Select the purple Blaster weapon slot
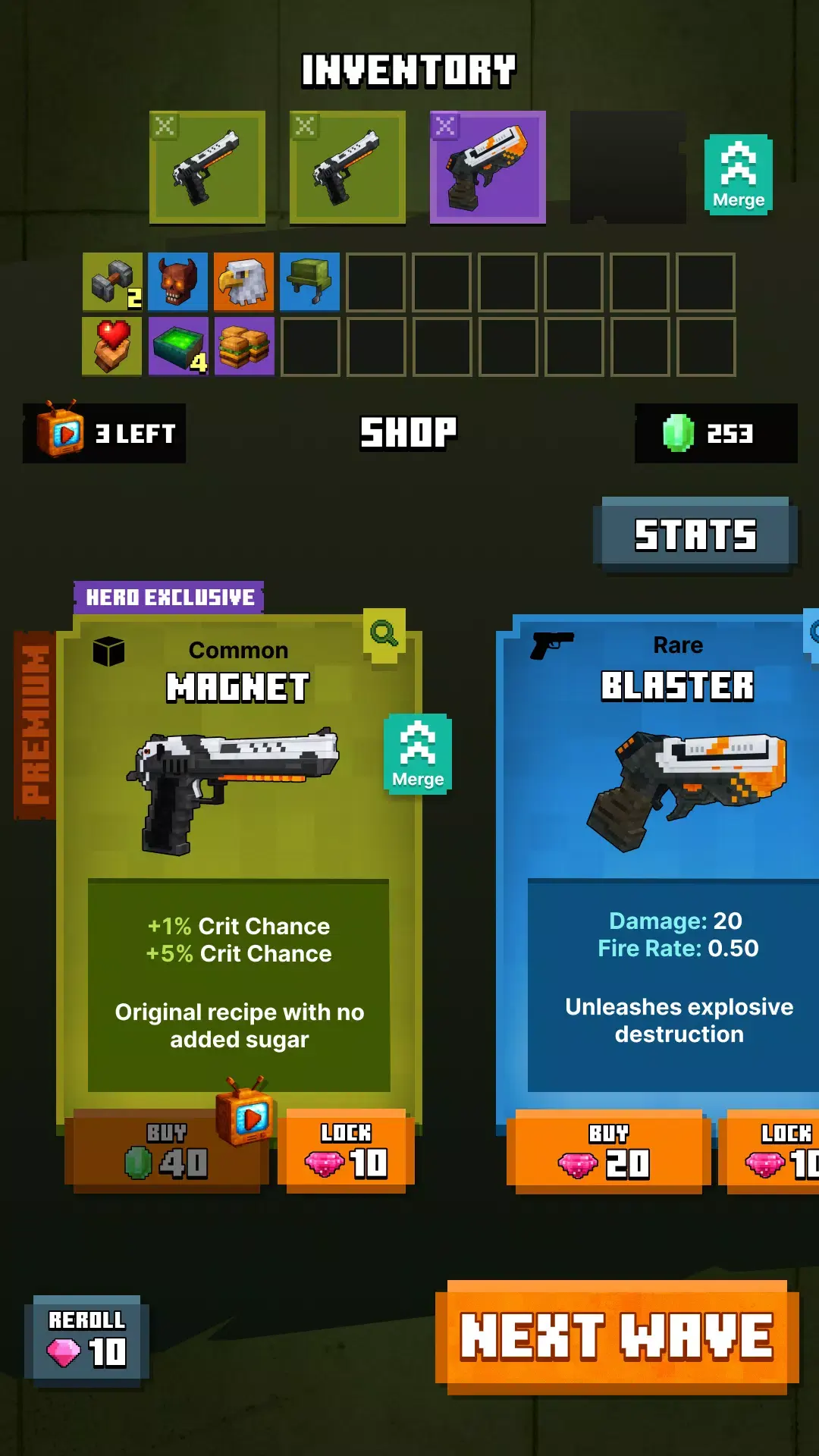This screenshot has height=1456, width=819. click(488, 168)
